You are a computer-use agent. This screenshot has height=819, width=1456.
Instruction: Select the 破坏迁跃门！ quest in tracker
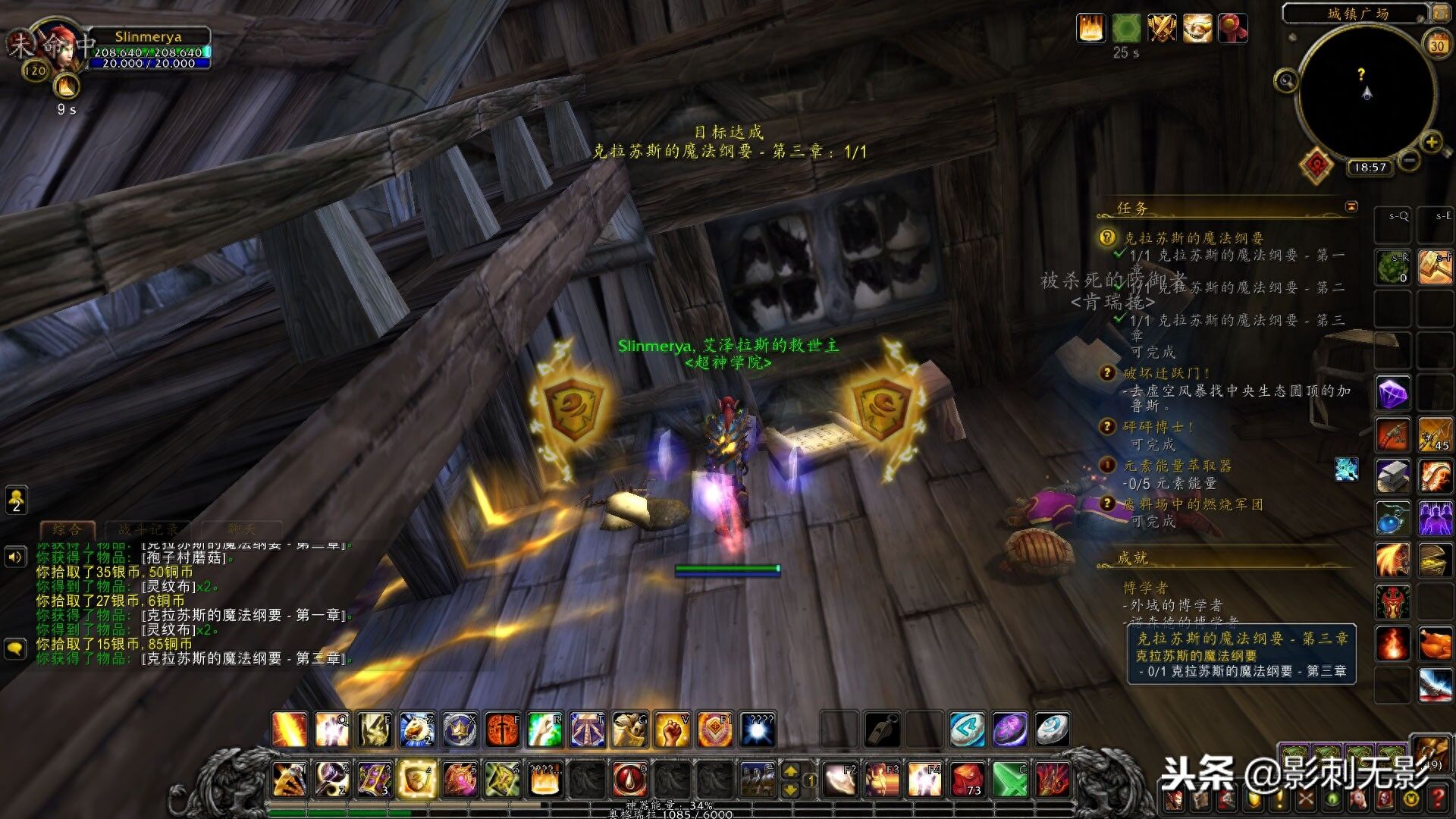pyautogui.click(x=1166, y=373)
